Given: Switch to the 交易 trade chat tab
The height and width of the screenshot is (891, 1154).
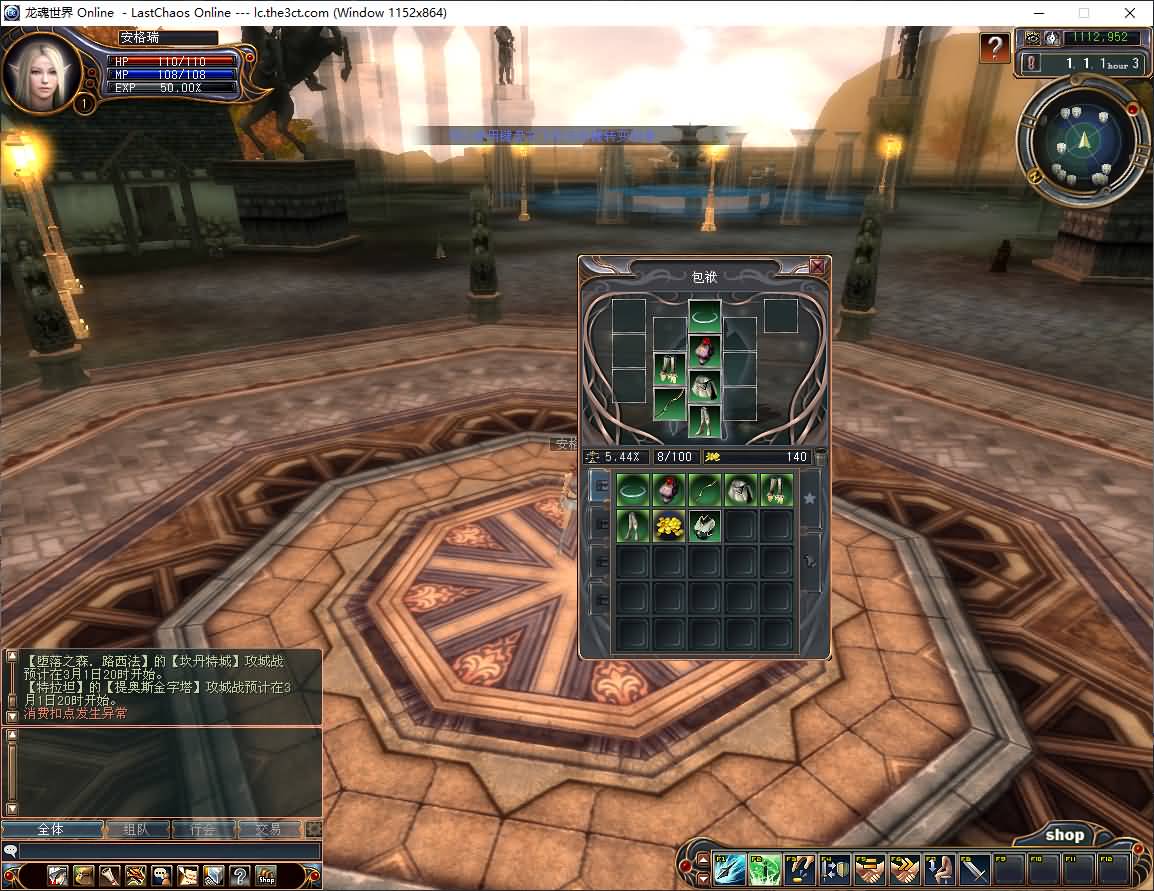Looking at the screenshot, I should [x=268, y=829].
